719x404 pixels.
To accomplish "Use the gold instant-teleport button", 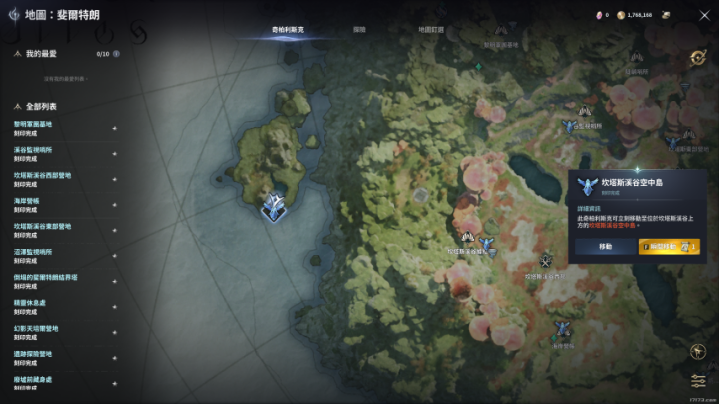I will [x=668, y=246].
